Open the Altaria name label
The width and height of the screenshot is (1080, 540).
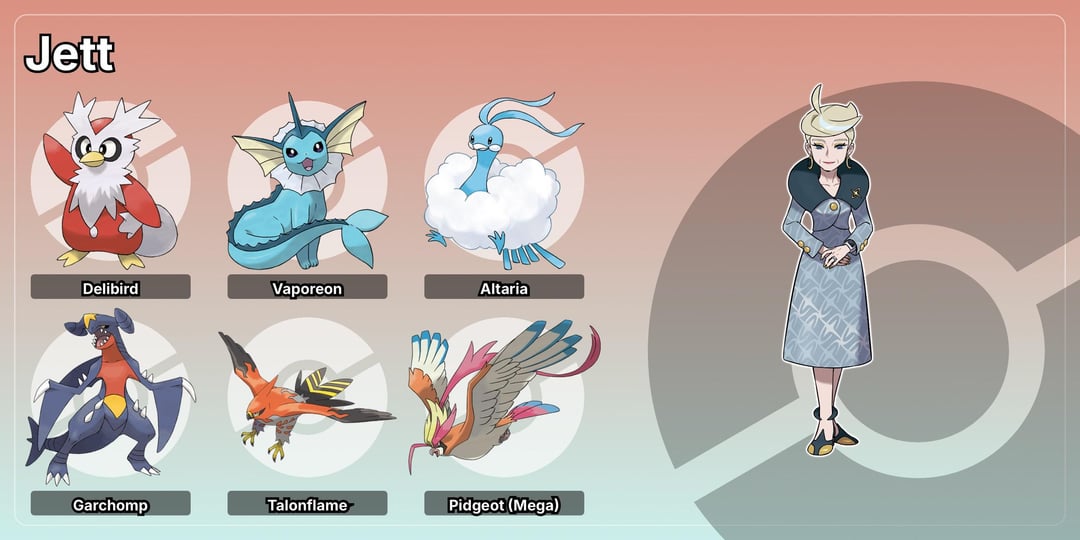[504, 288]
